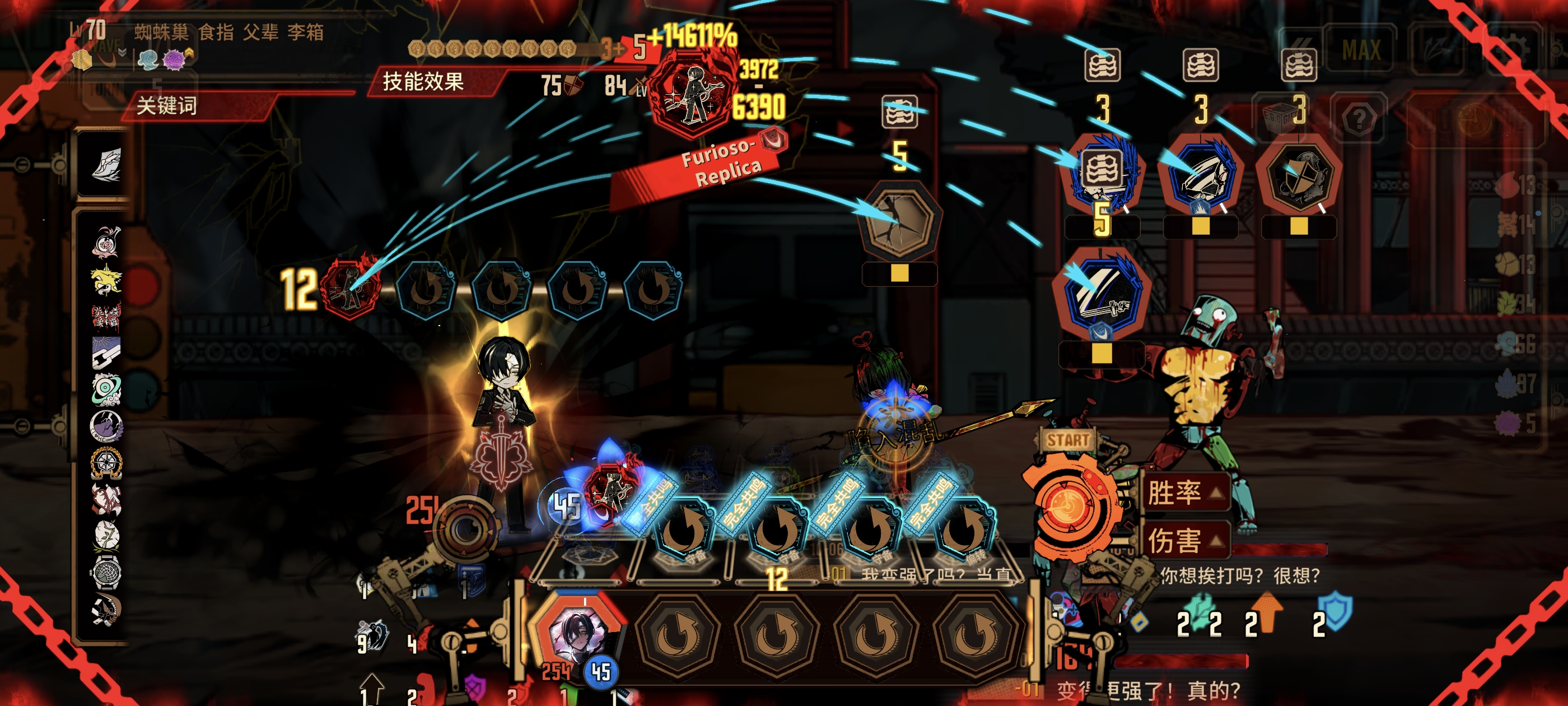
Task: Click the white feather icon above gift list
Action: coord(107,165)
